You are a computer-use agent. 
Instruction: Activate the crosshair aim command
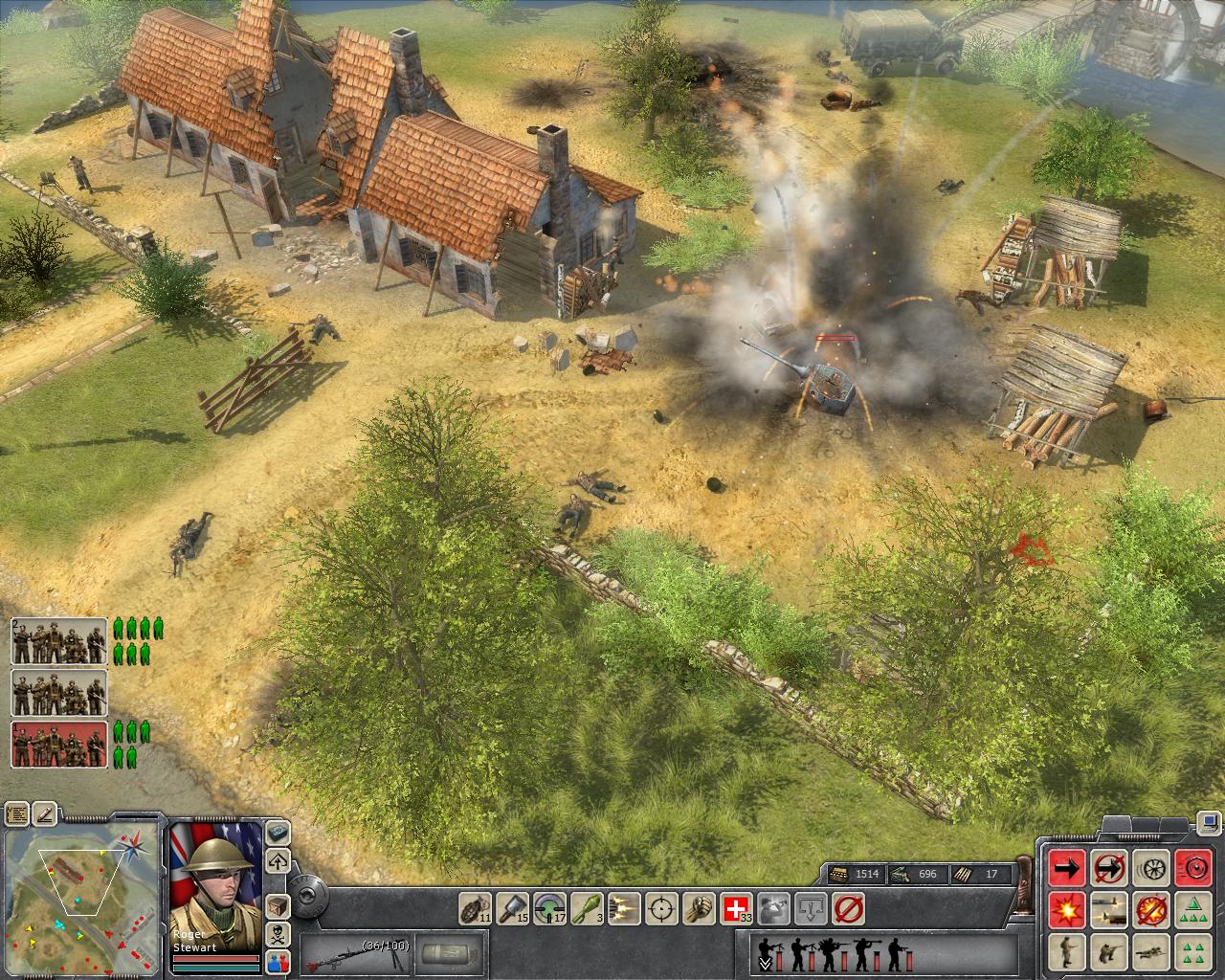660,906
